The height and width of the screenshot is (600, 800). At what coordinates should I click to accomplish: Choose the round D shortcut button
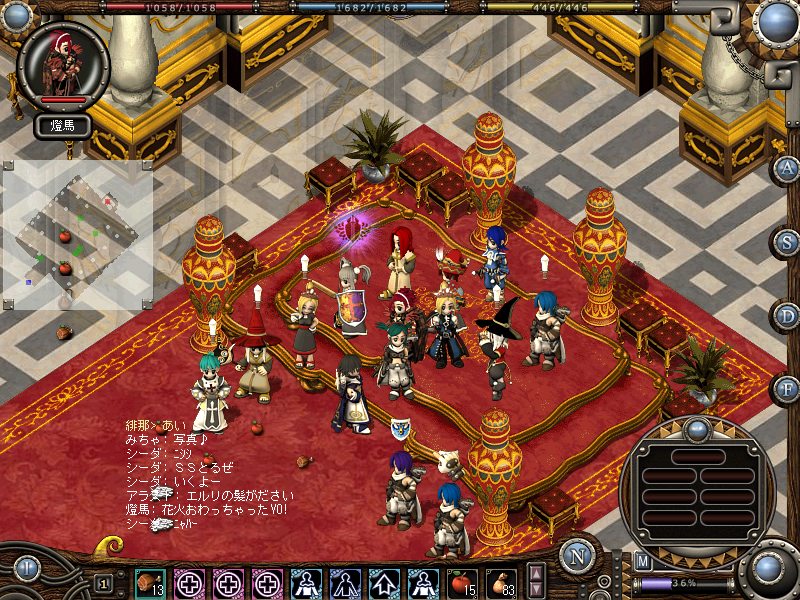click(788, 316)
